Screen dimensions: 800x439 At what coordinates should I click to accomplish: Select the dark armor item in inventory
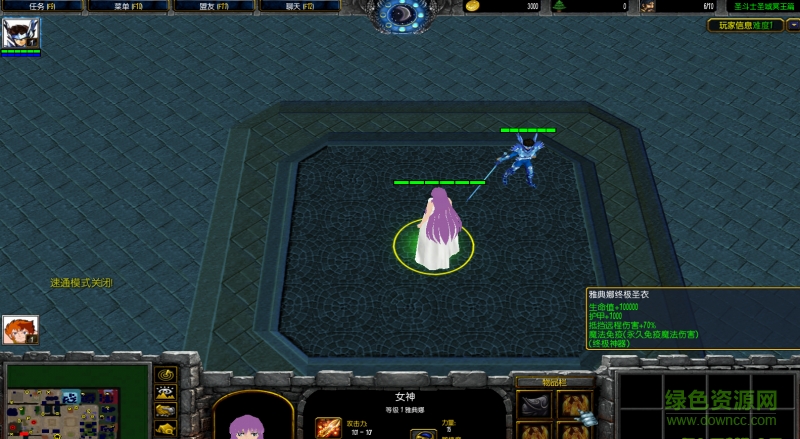[x=532, y=404]
